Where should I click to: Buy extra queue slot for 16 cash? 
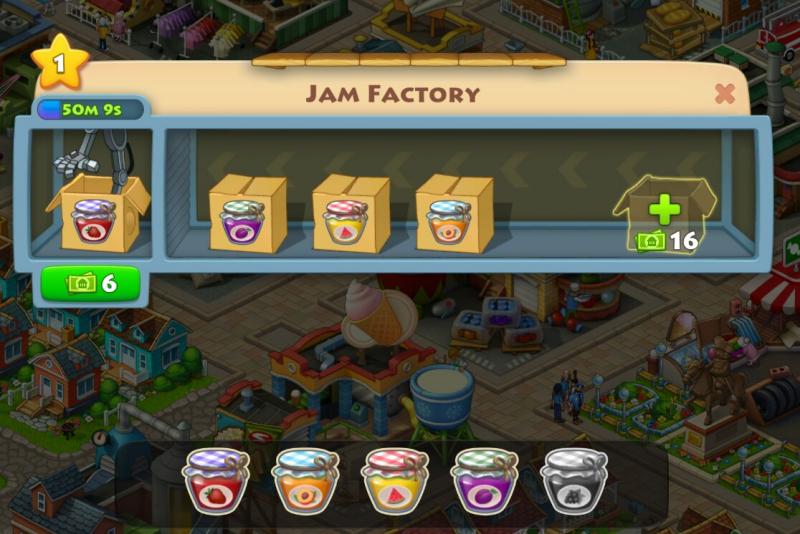[x=664, y=216]
